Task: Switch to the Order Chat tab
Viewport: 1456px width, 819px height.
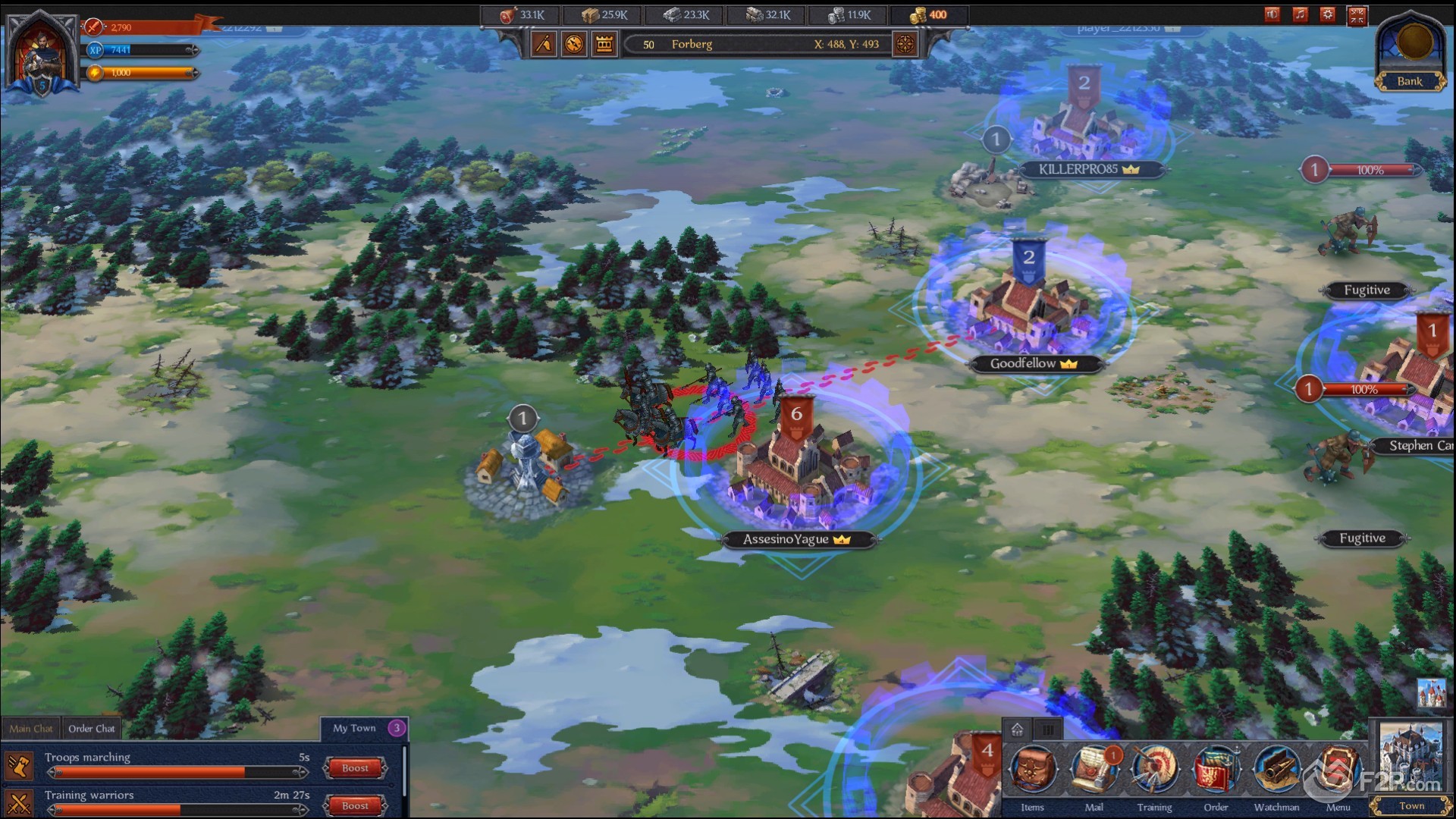Action: [92, 729]
